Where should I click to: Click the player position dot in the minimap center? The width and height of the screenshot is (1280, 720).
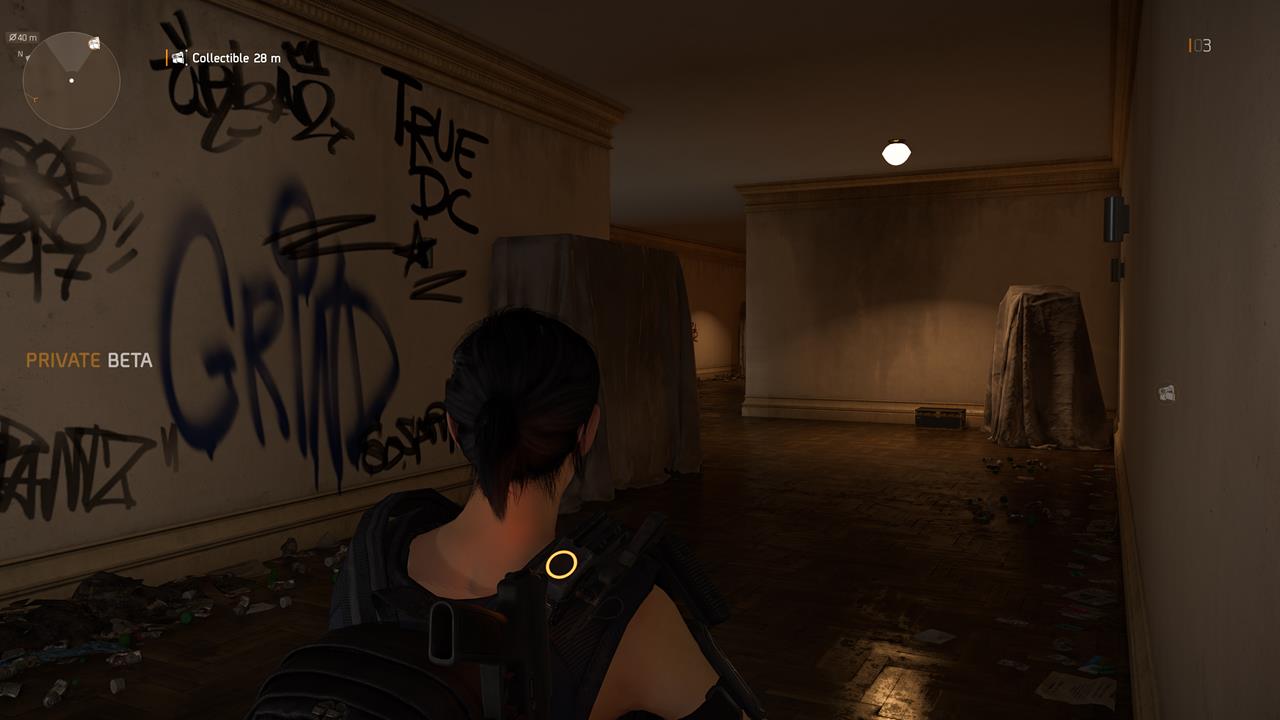[71, 80]
